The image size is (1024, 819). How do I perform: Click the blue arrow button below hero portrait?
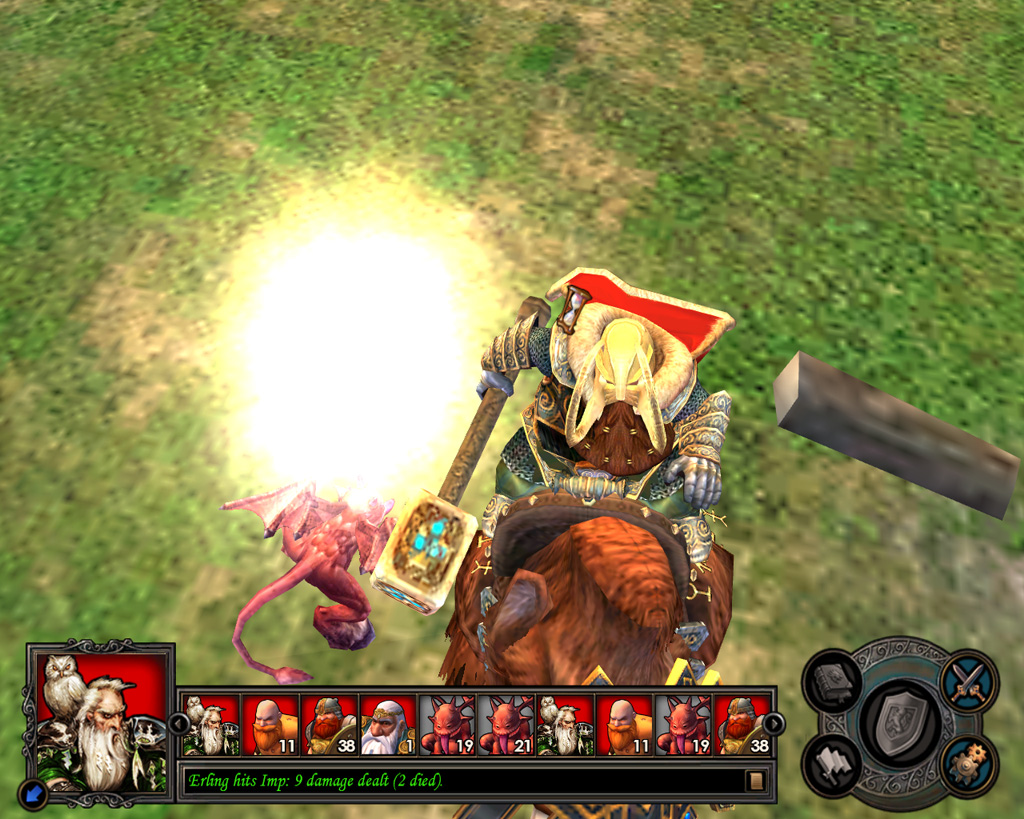(x=33, y=794)
